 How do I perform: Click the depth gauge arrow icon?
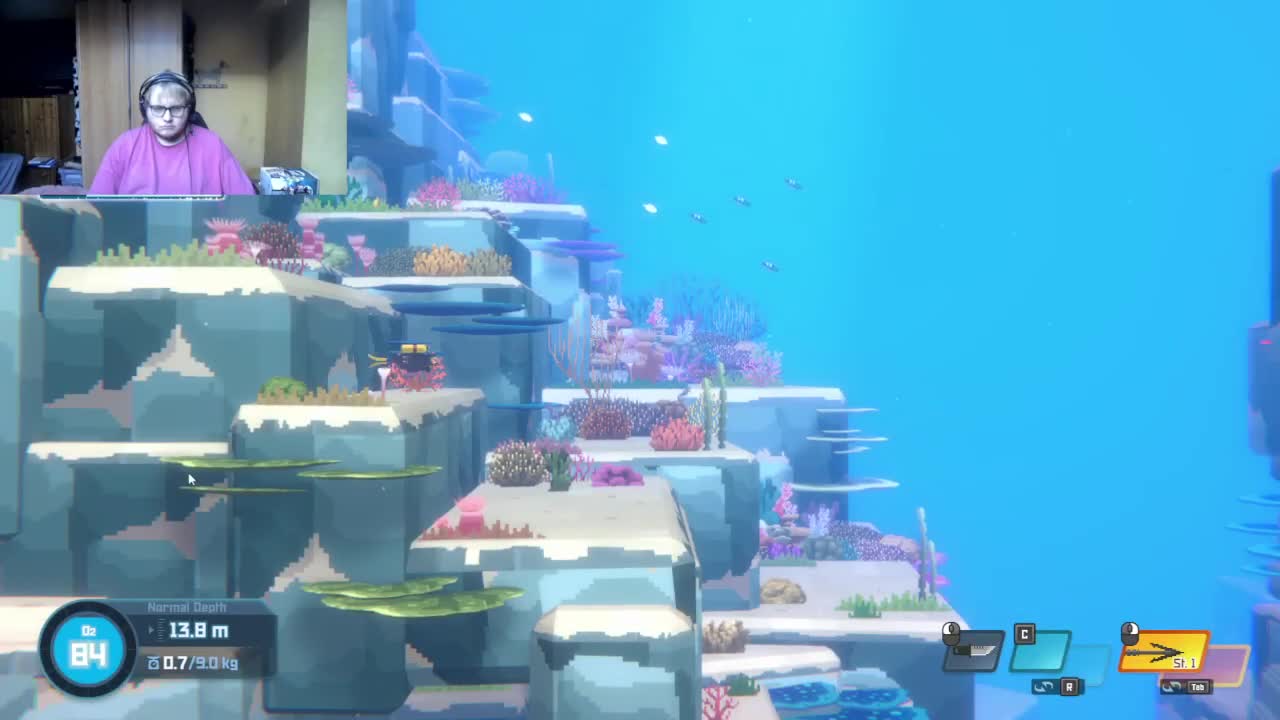(x=151, y=631)
